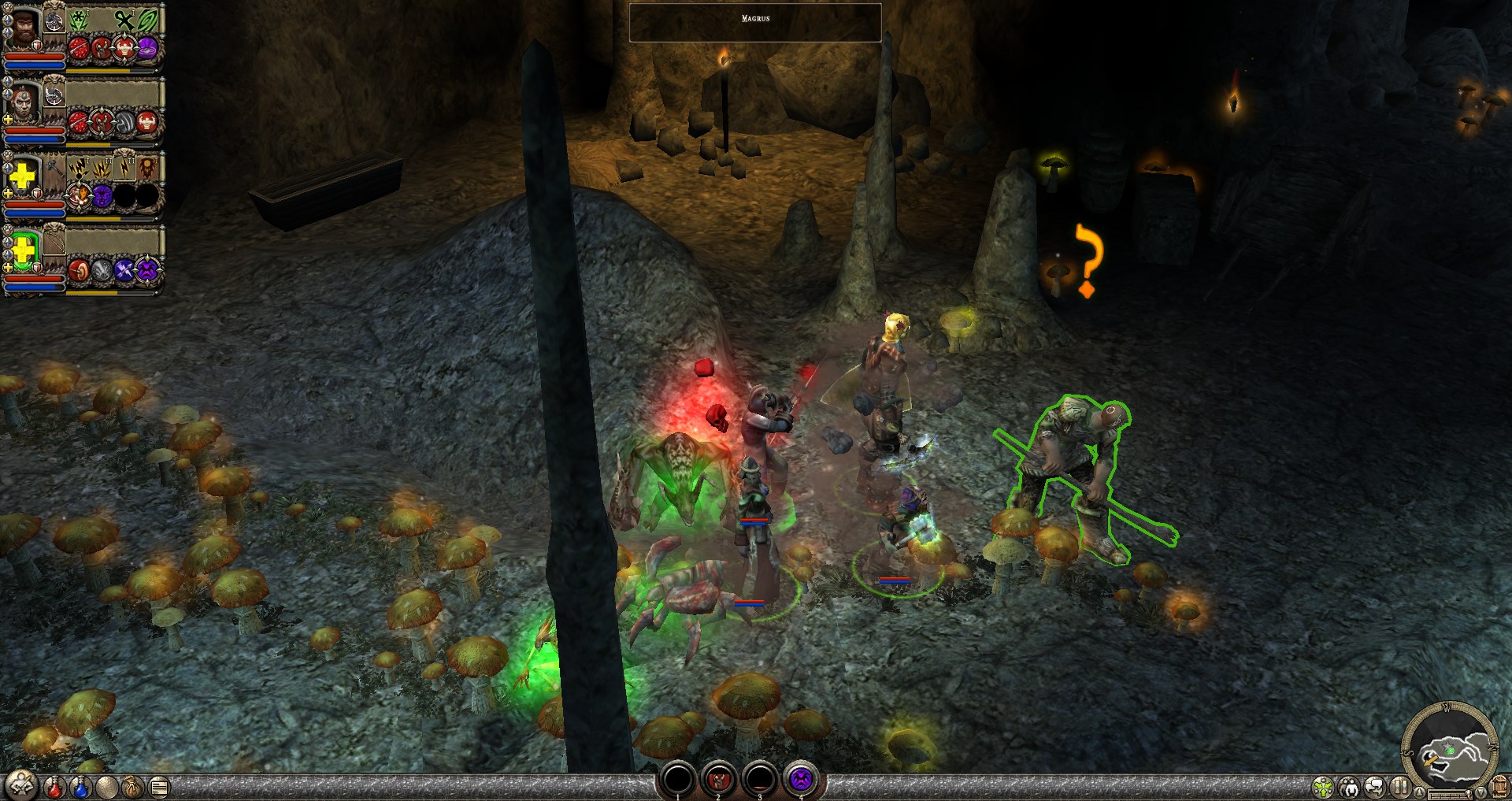Image resolution: width=1512 pixels, height=801 pixels.
Task: Activate the purple mask power in hotbar slot 4
Action: tap(800, 780)
